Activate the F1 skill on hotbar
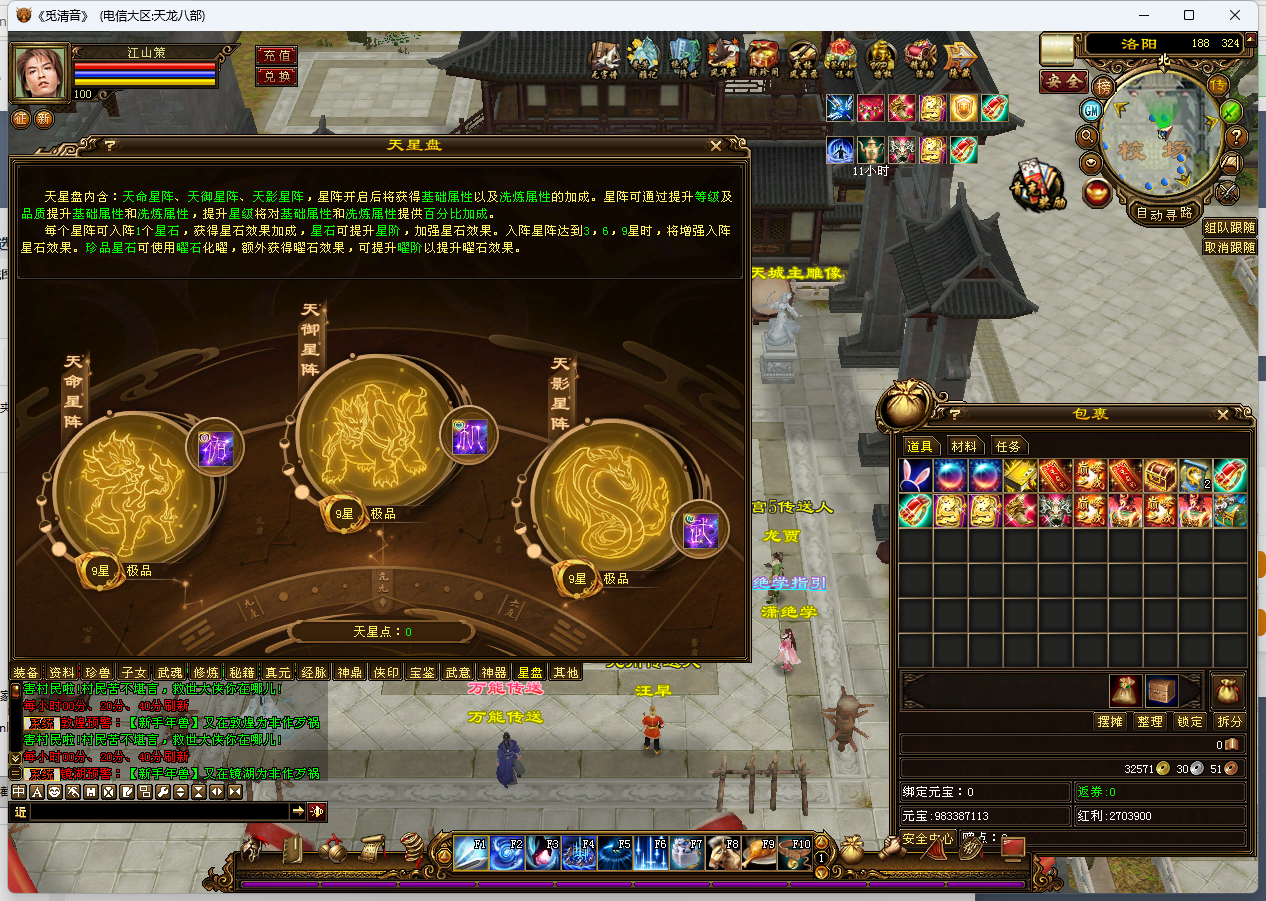 [471, 852]
